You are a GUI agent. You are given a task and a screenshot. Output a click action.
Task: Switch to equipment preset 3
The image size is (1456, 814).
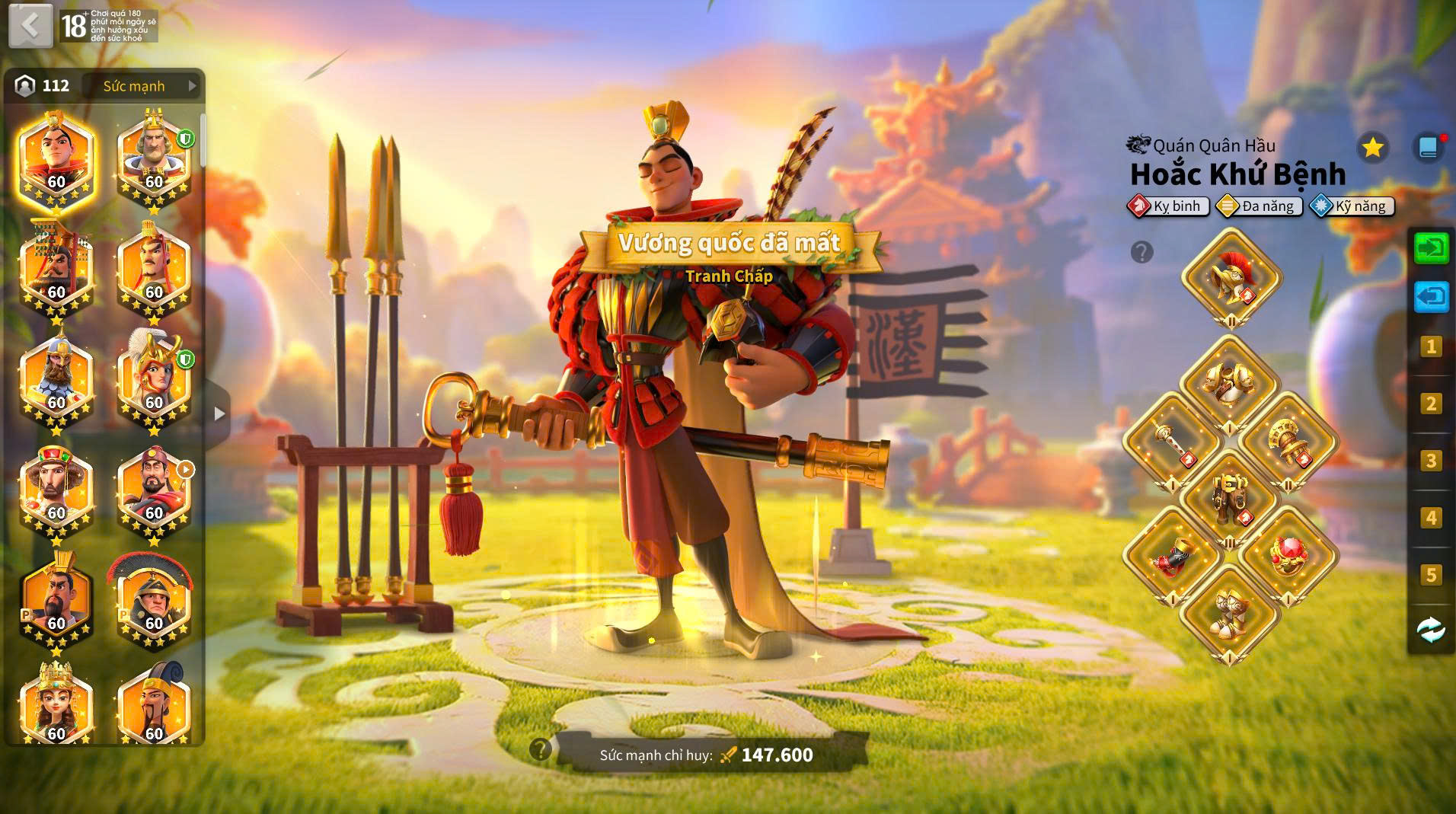click(1431, 461)
